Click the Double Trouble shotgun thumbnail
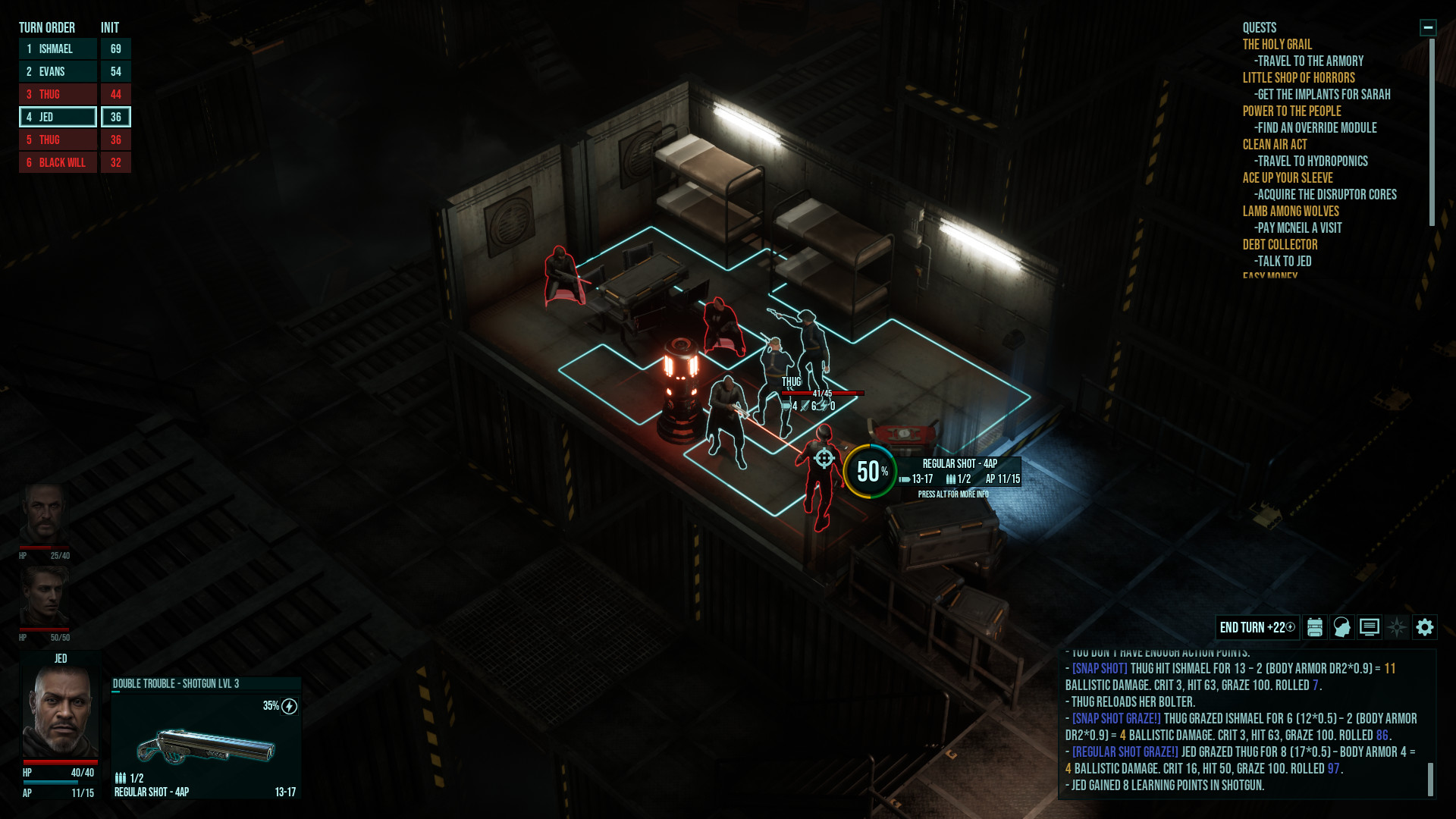The height and width of the screenshot is (819, 1456). click(x=205, y=746)
